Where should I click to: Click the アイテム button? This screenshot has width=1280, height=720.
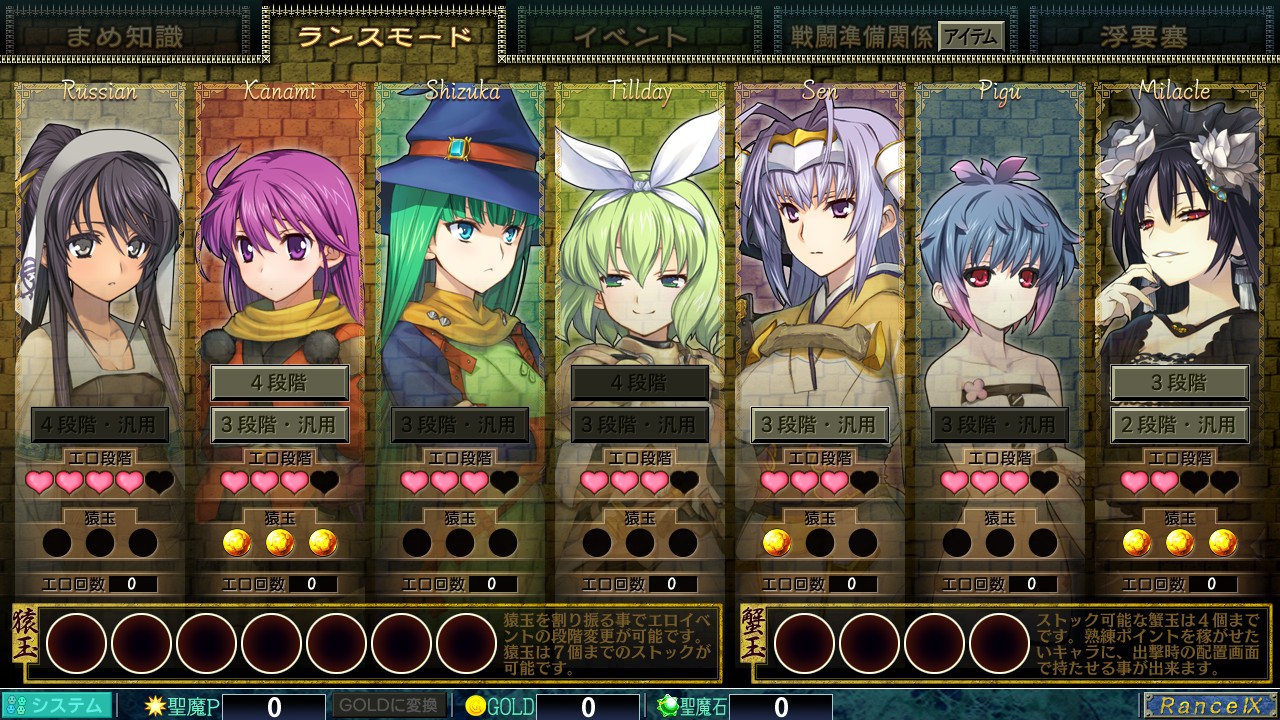click(x=971, y=37)
